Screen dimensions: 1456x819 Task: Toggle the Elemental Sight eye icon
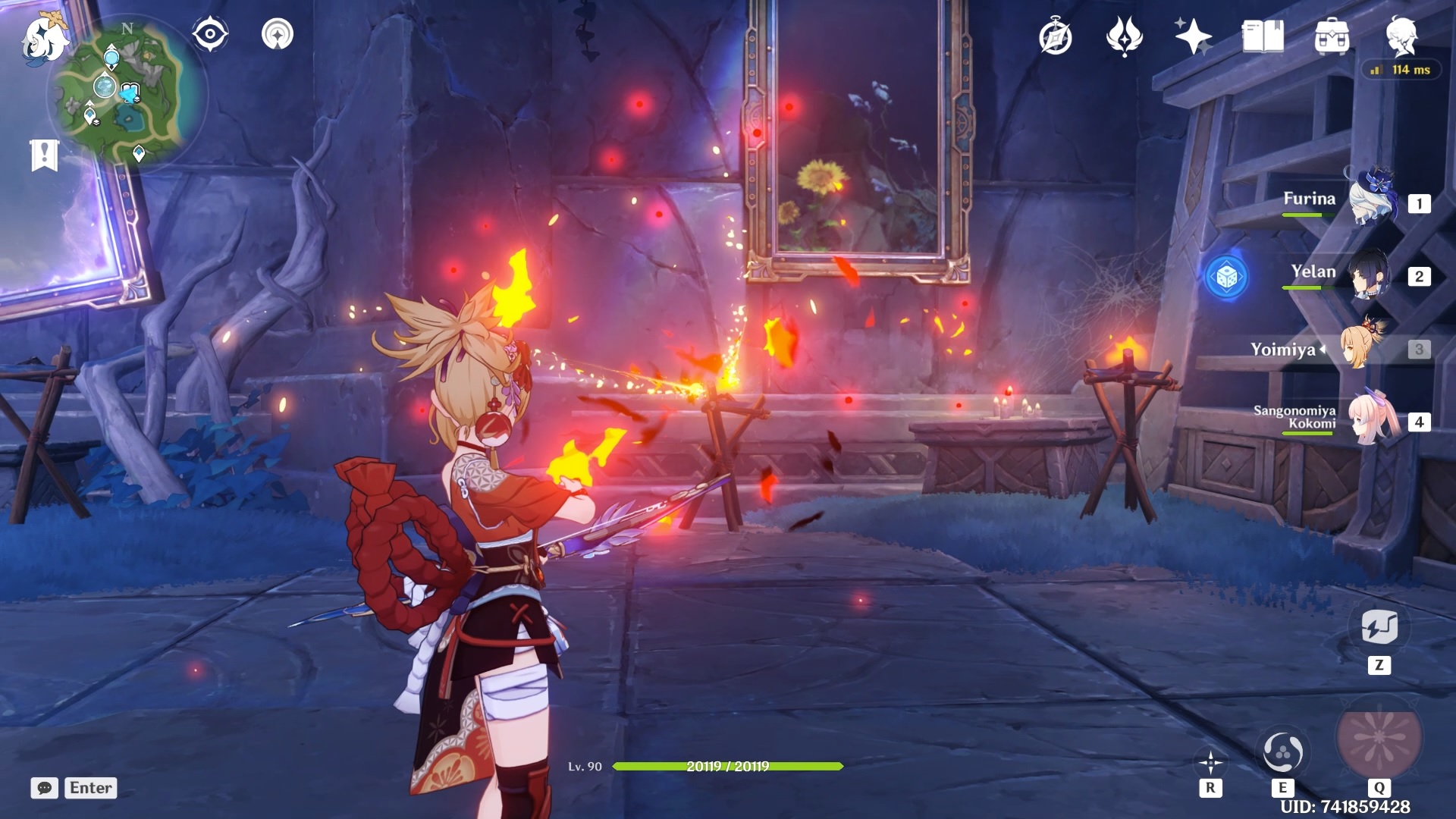(x=210, y=34)
